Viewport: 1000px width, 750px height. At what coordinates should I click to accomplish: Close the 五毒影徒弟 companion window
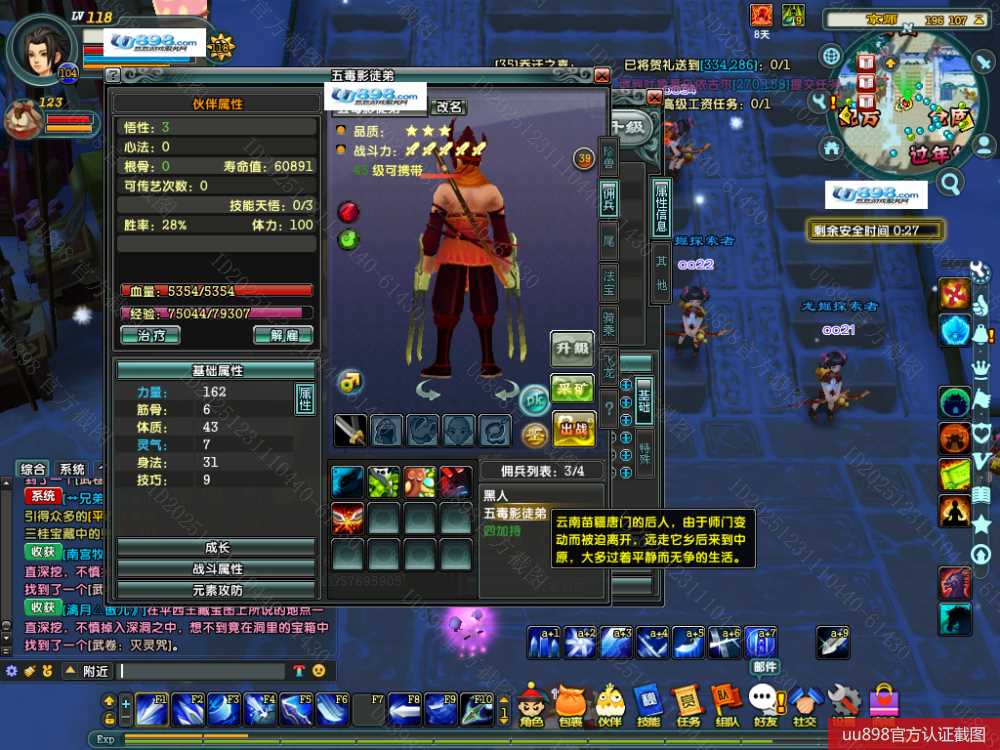[601, 75]
